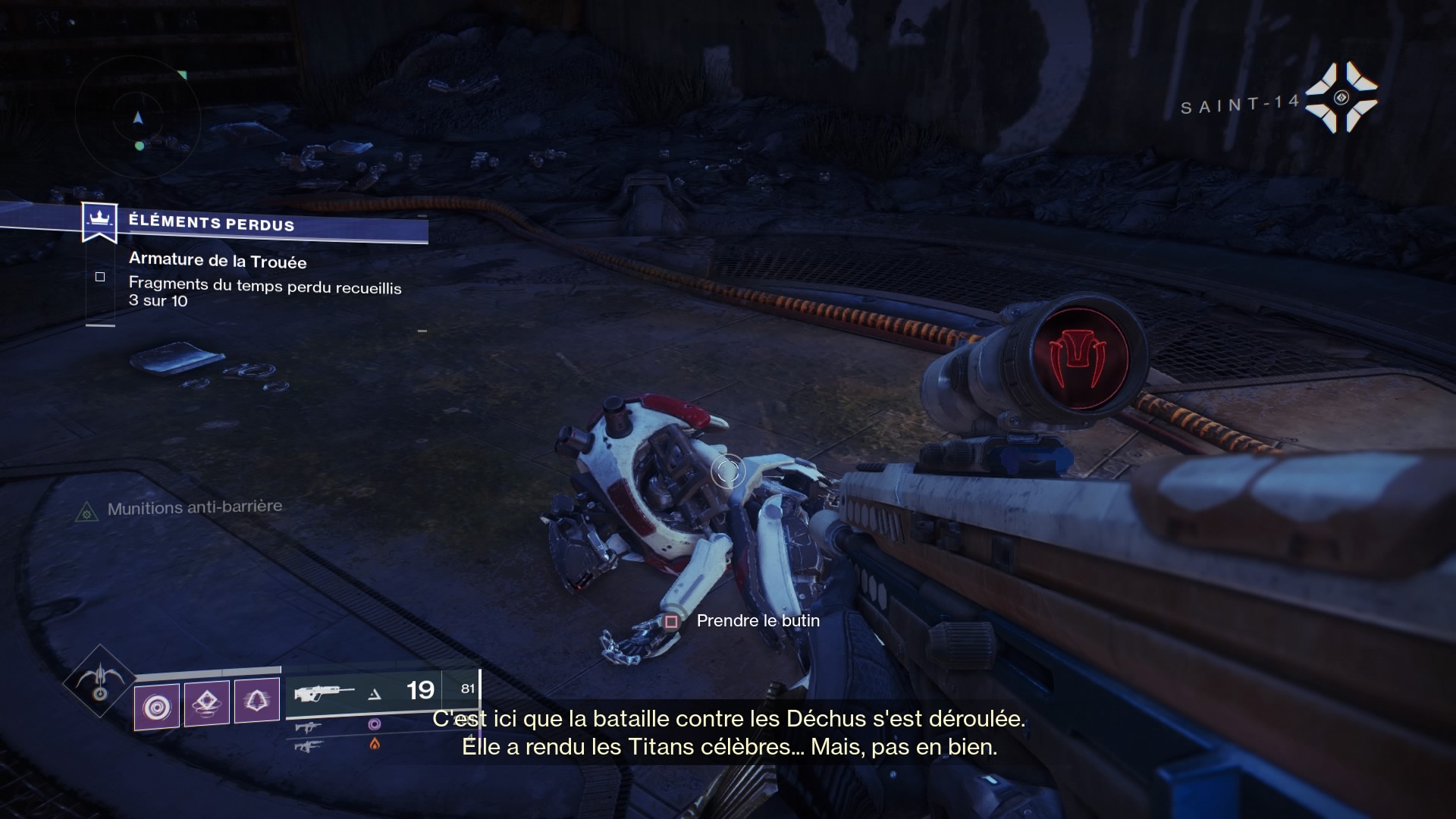Click the radar minimap

click(138, 118)
